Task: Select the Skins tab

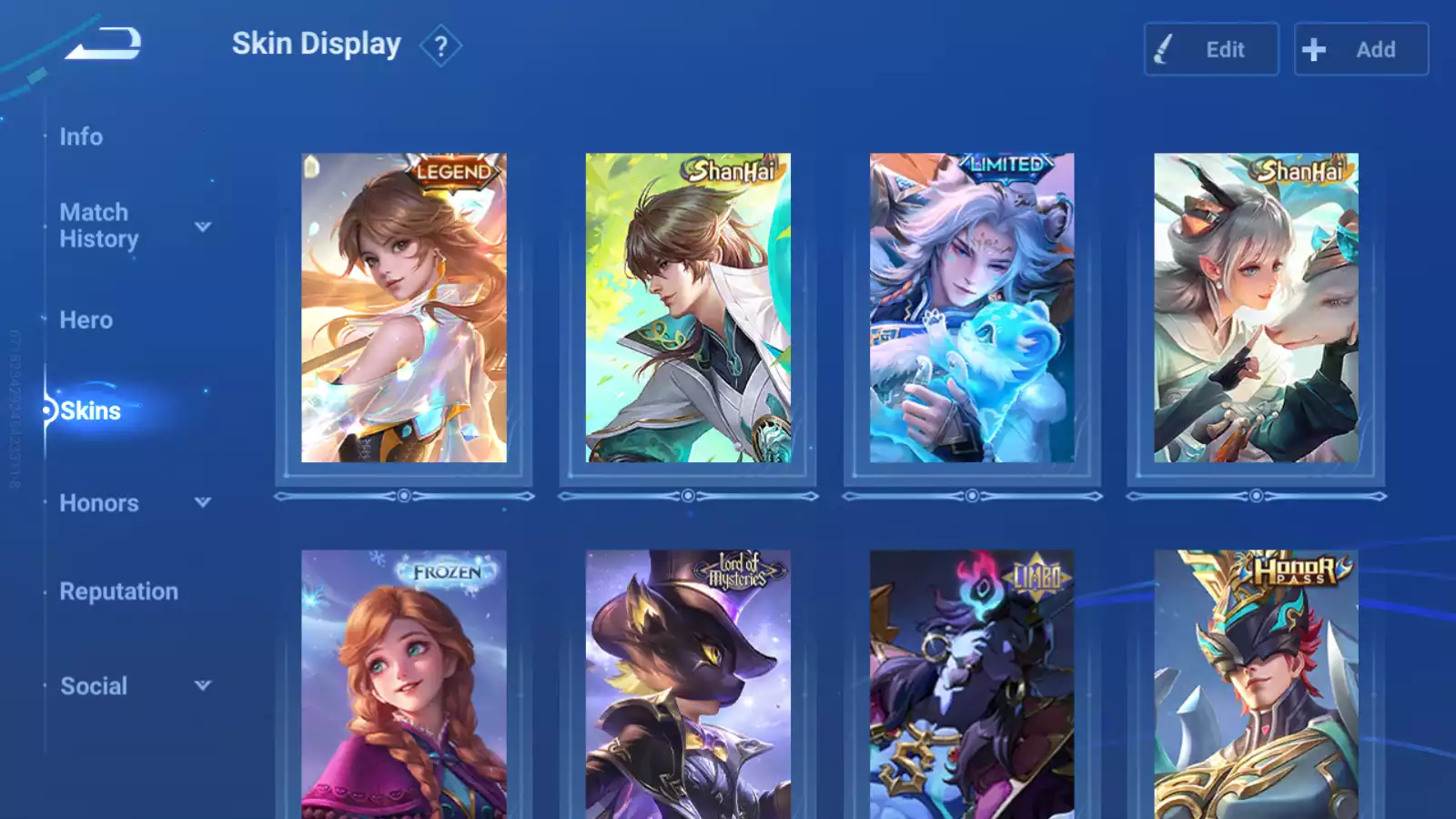Action: point(90,411)
